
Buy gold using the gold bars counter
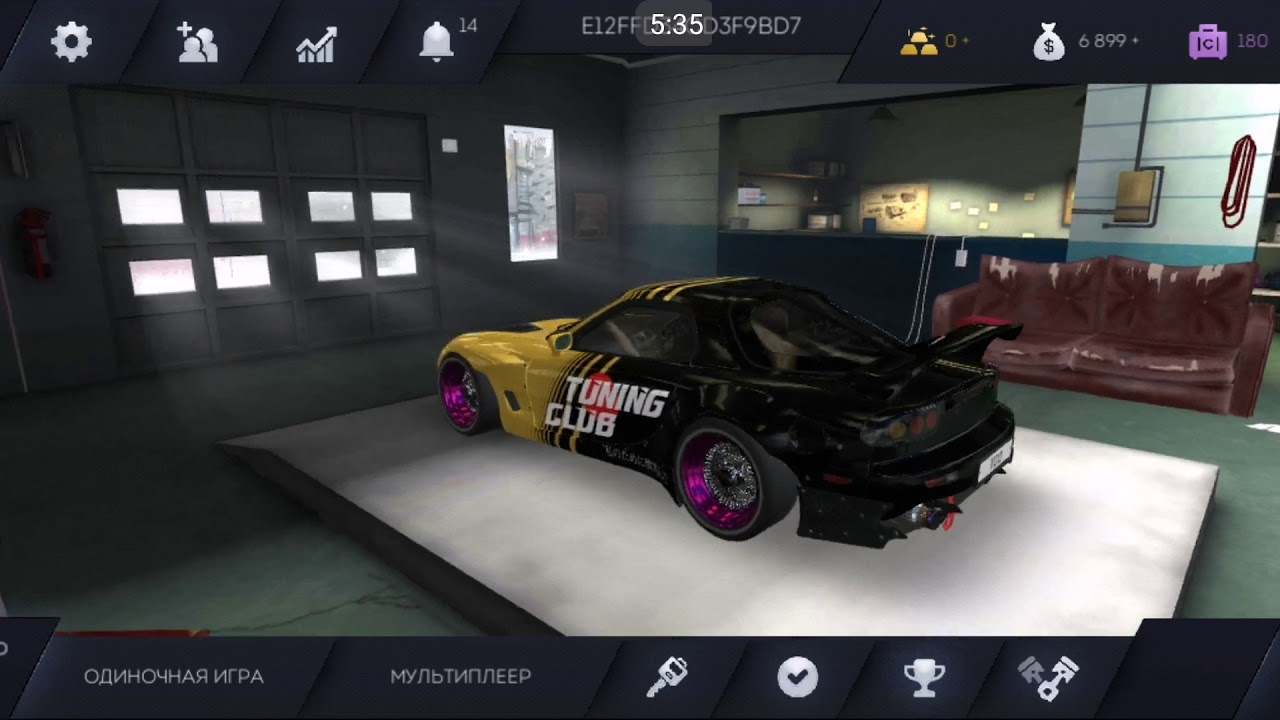coord(920,41)
